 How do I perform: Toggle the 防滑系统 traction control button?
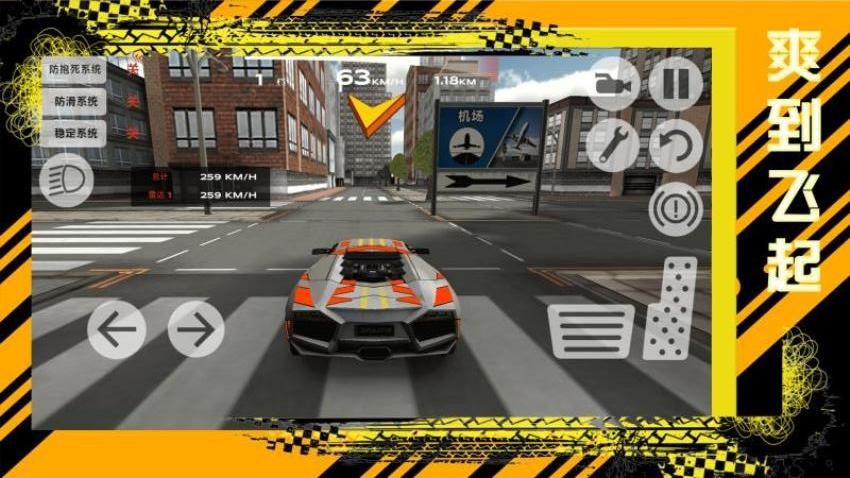point(74,101)
